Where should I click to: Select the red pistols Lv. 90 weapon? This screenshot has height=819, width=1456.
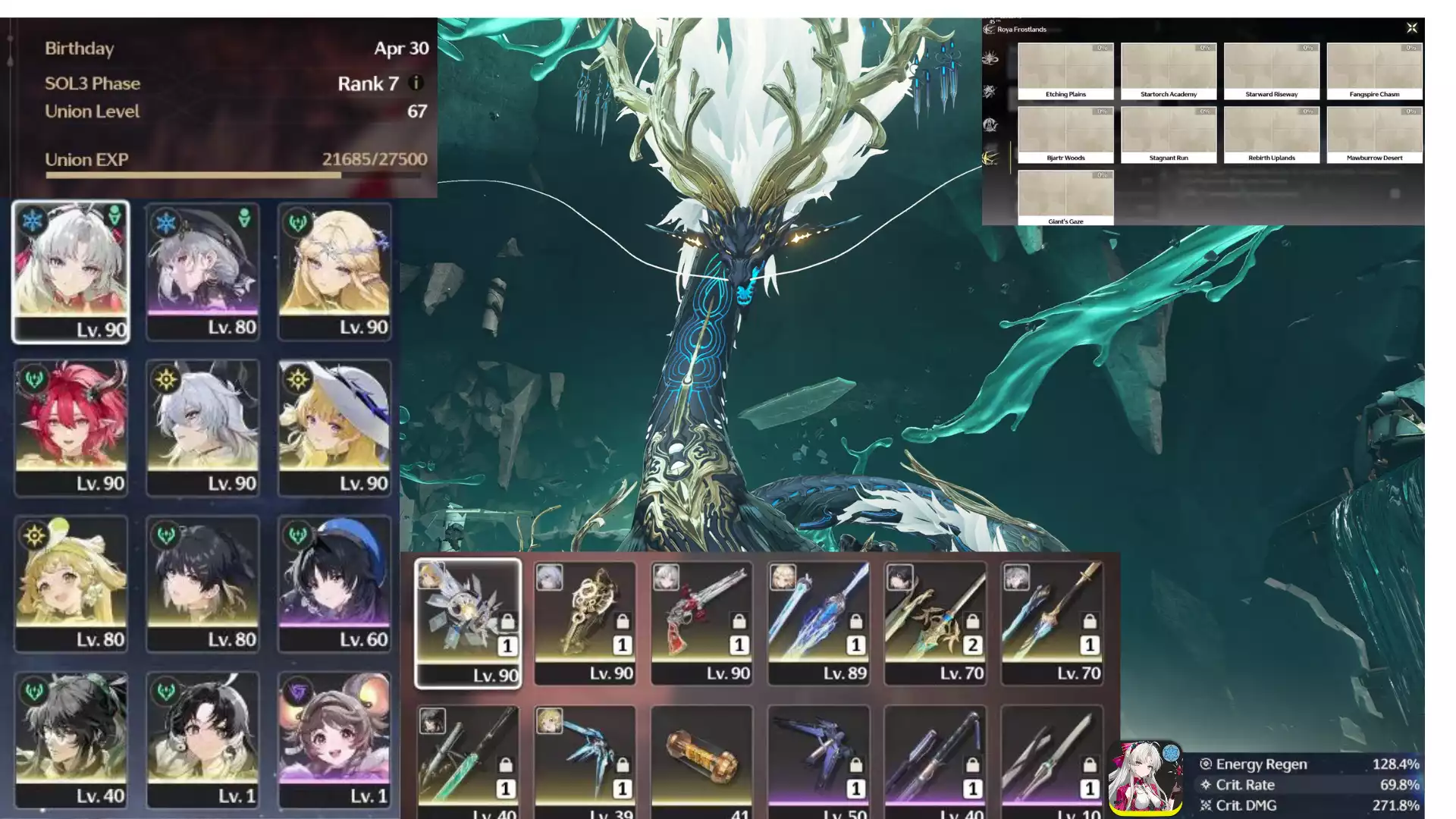[x=701, y=623]
